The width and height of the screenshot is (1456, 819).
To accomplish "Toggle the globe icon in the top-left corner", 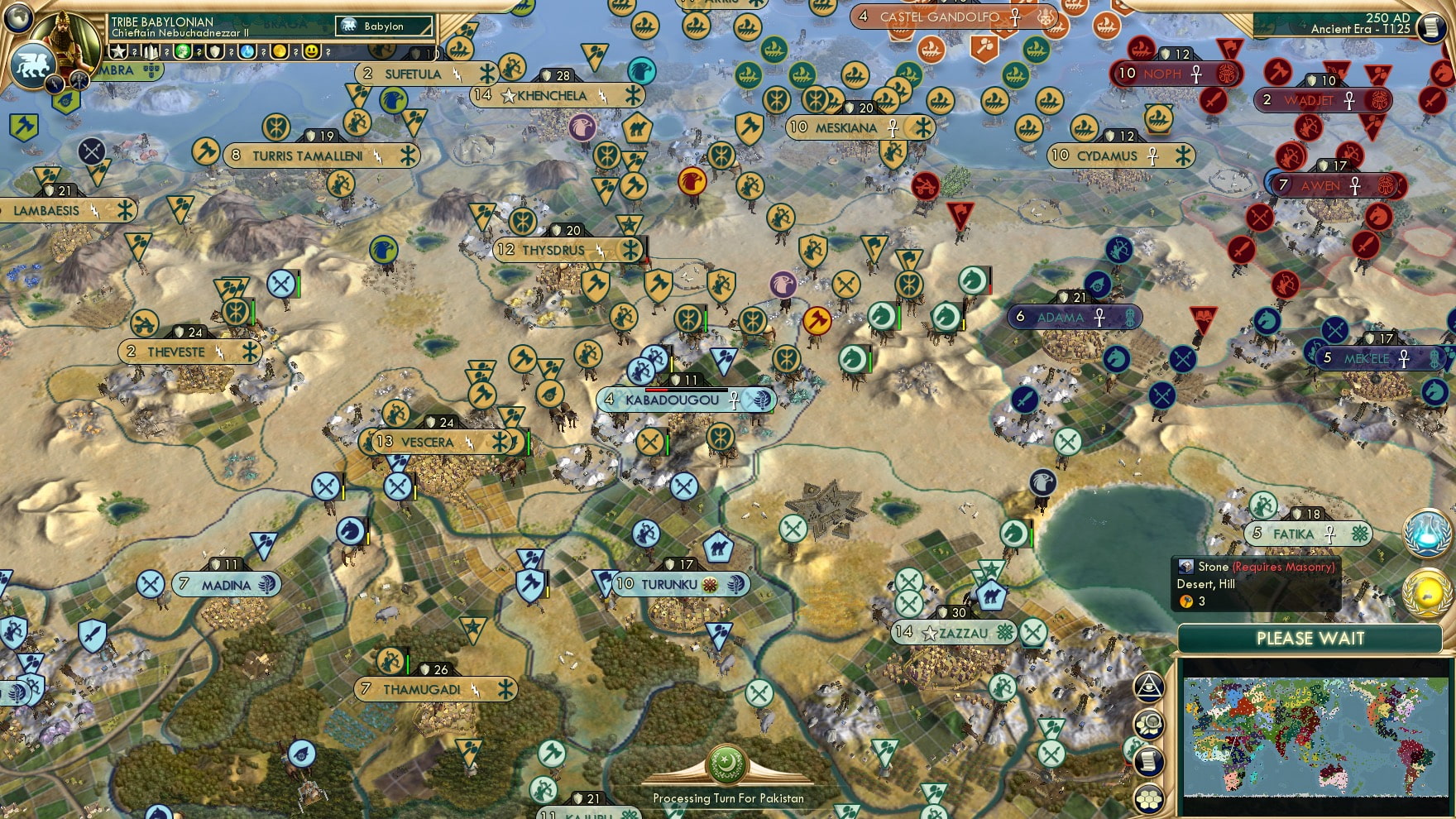I will 17,18.
